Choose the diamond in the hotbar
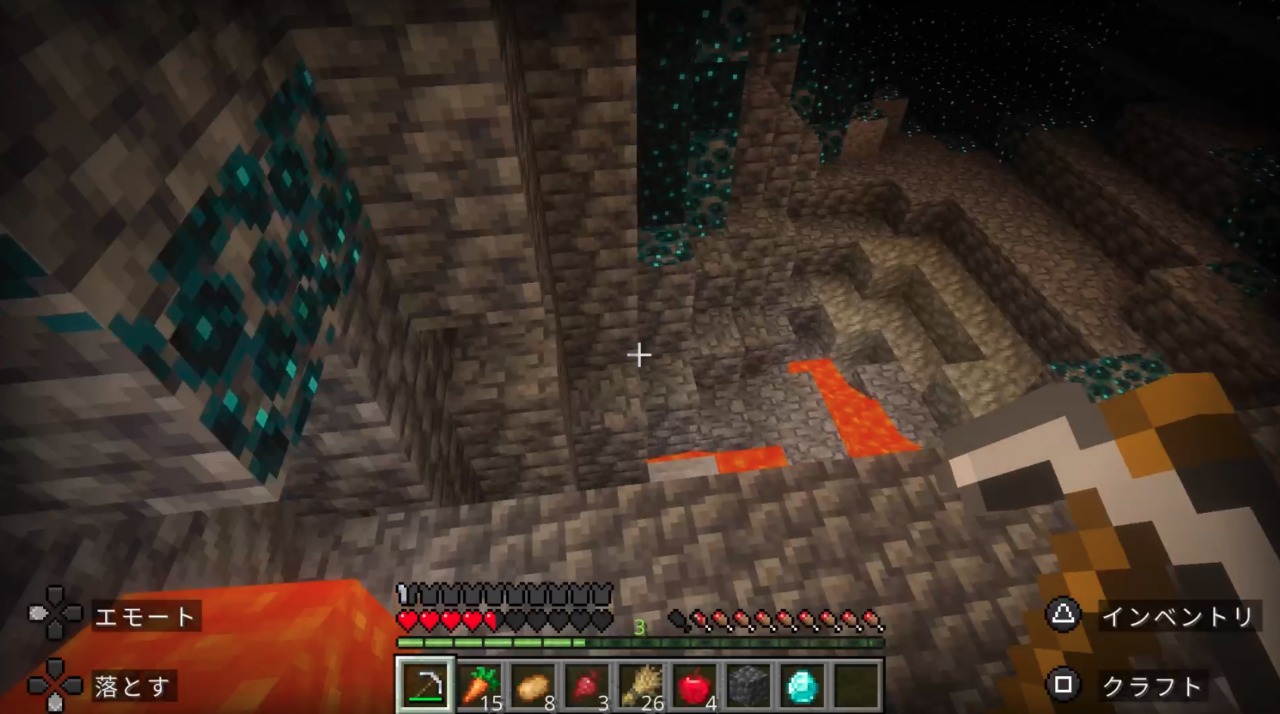Image resolution: width=1280 pixels, height=714 pixels. (x=801, y=685)
